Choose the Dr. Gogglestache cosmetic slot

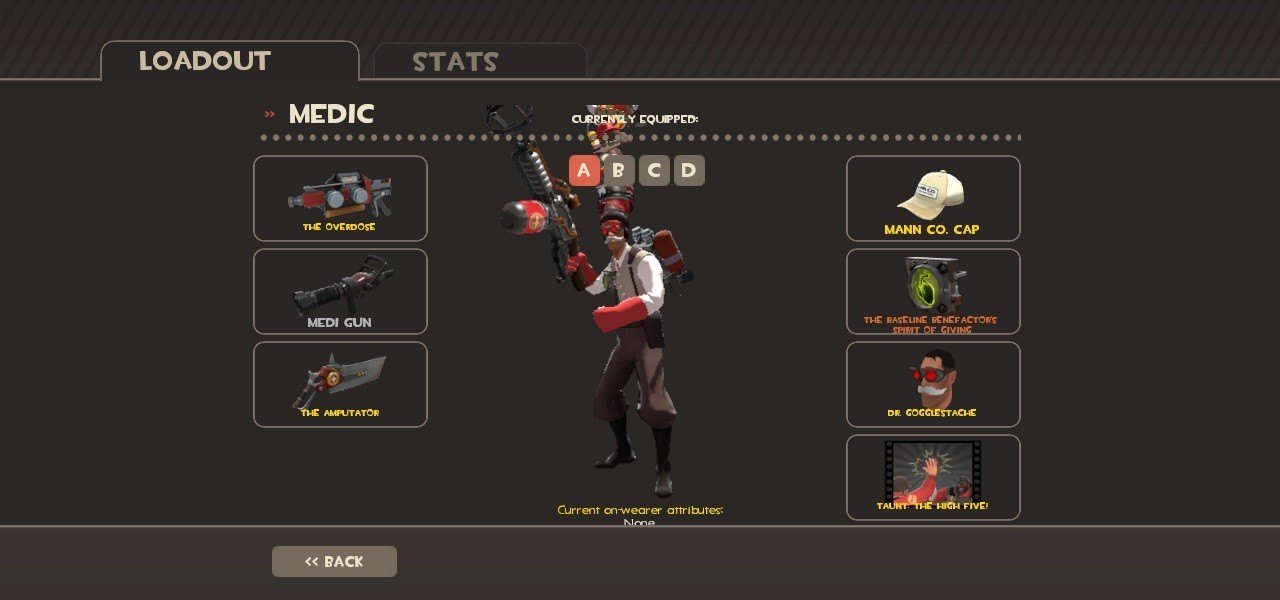[933, 384]
